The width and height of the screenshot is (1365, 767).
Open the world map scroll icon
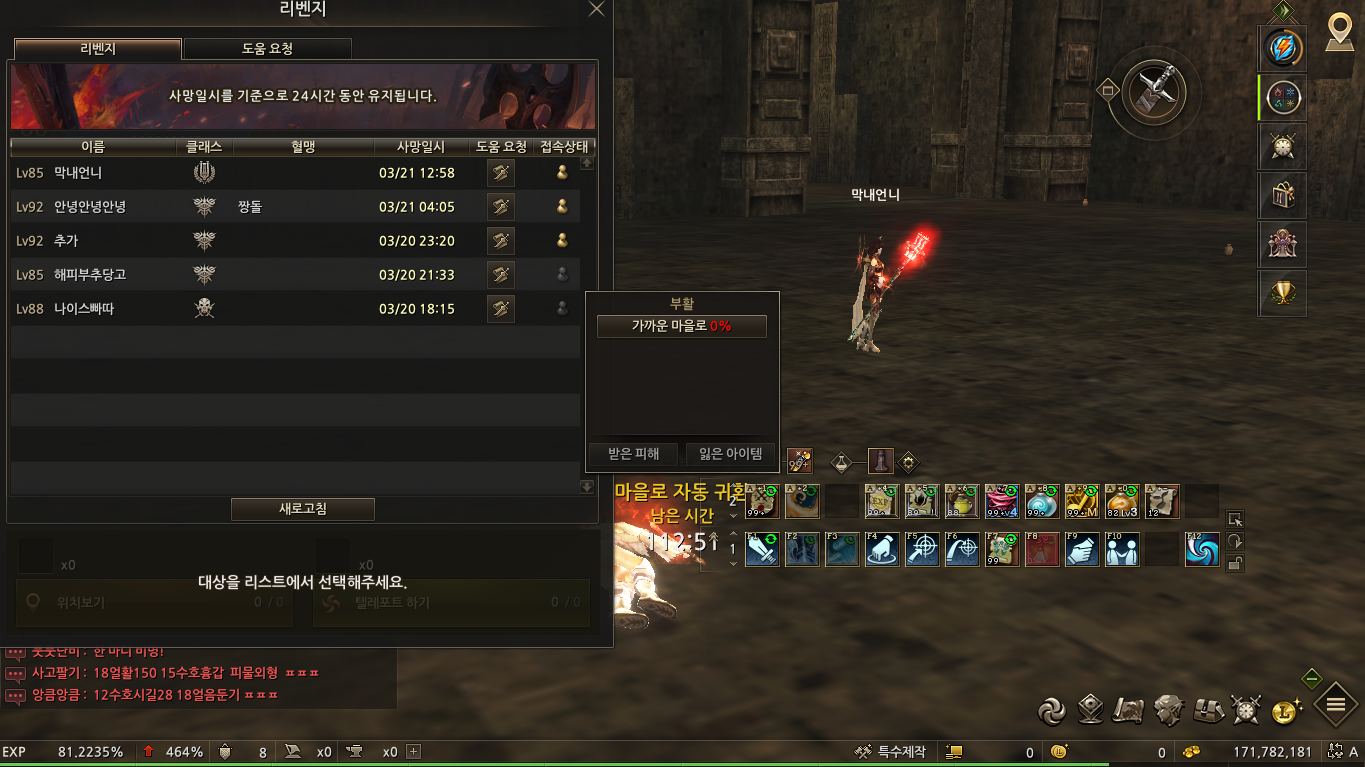click(1130, 710)
